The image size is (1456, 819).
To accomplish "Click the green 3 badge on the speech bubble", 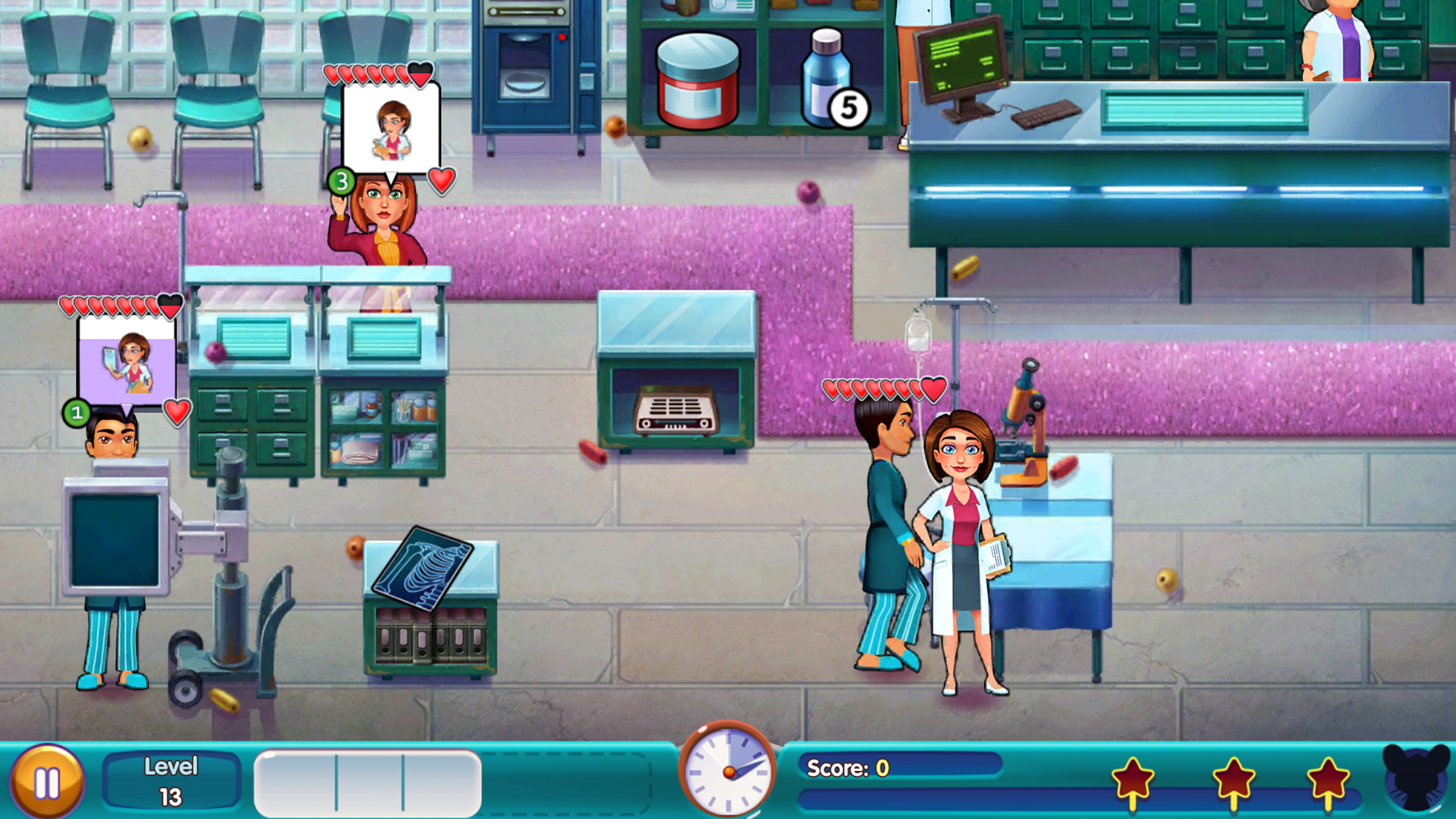I will [342, 183].
